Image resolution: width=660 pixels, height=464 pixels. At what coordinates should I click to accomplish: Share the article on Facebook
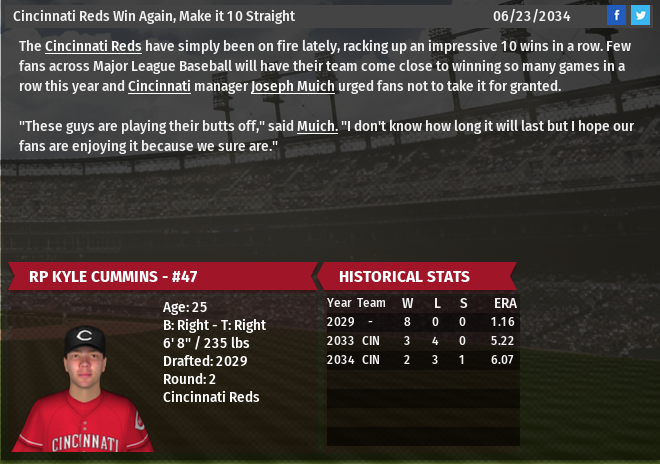click(x=616, y=15)
